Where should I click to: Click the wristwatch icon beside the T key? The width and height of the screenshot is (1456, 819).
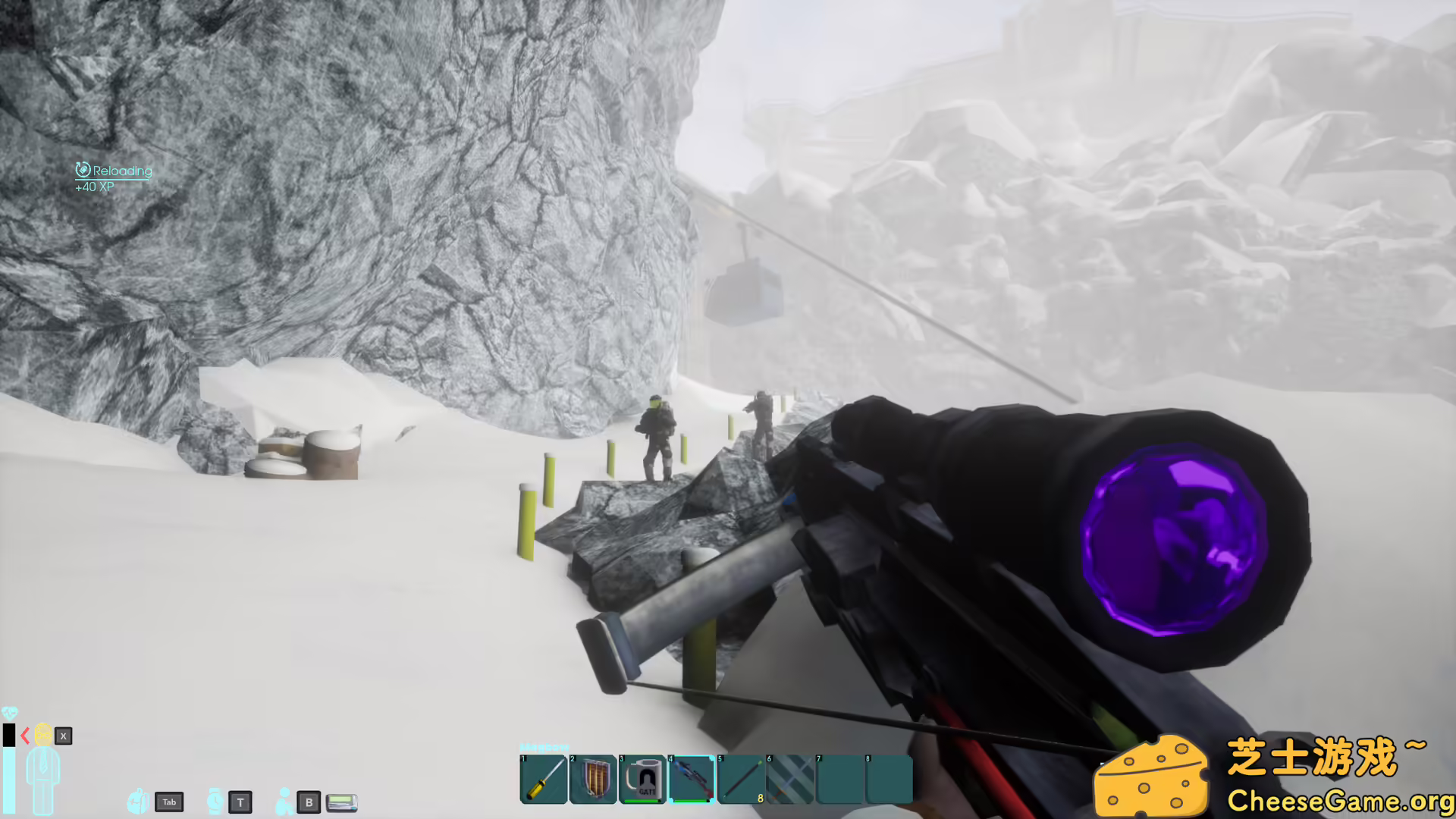[215, 802]
